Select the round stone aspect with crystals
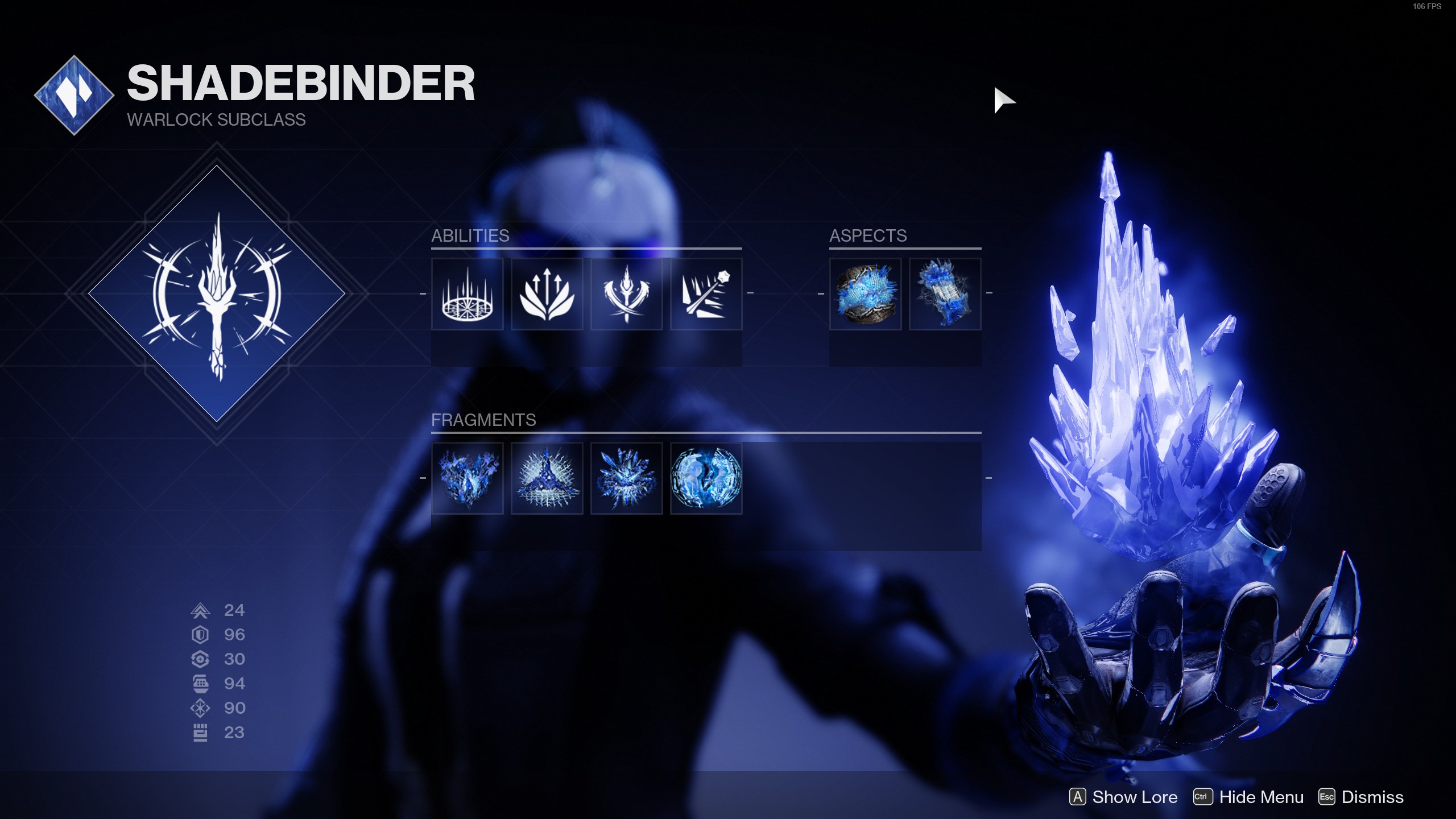Viewport: 1456px width, 819px height. [865, 294]
